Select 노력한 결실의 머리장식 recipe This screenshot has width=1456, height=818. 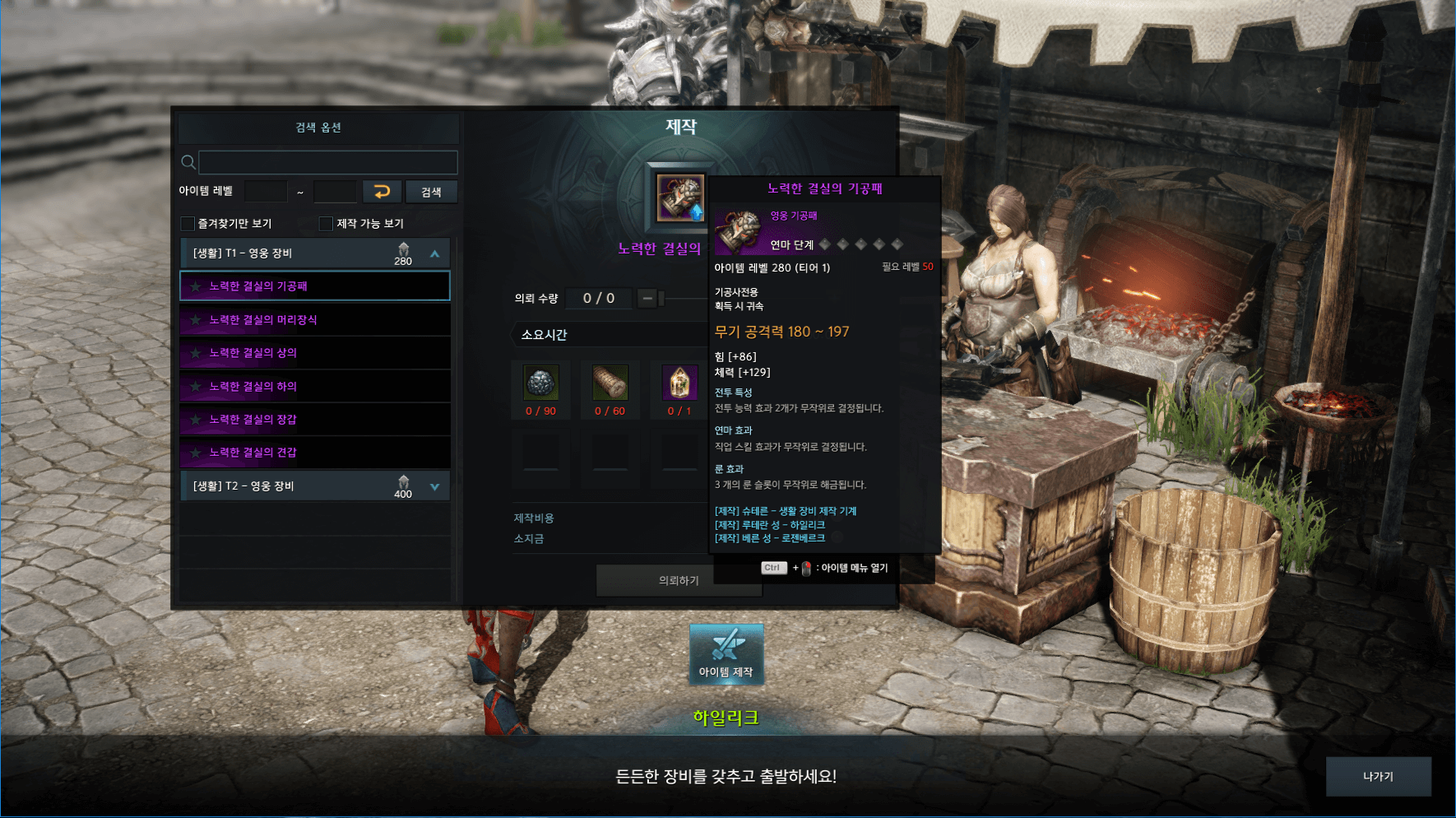pyautogui.click(x=315, y=320)
